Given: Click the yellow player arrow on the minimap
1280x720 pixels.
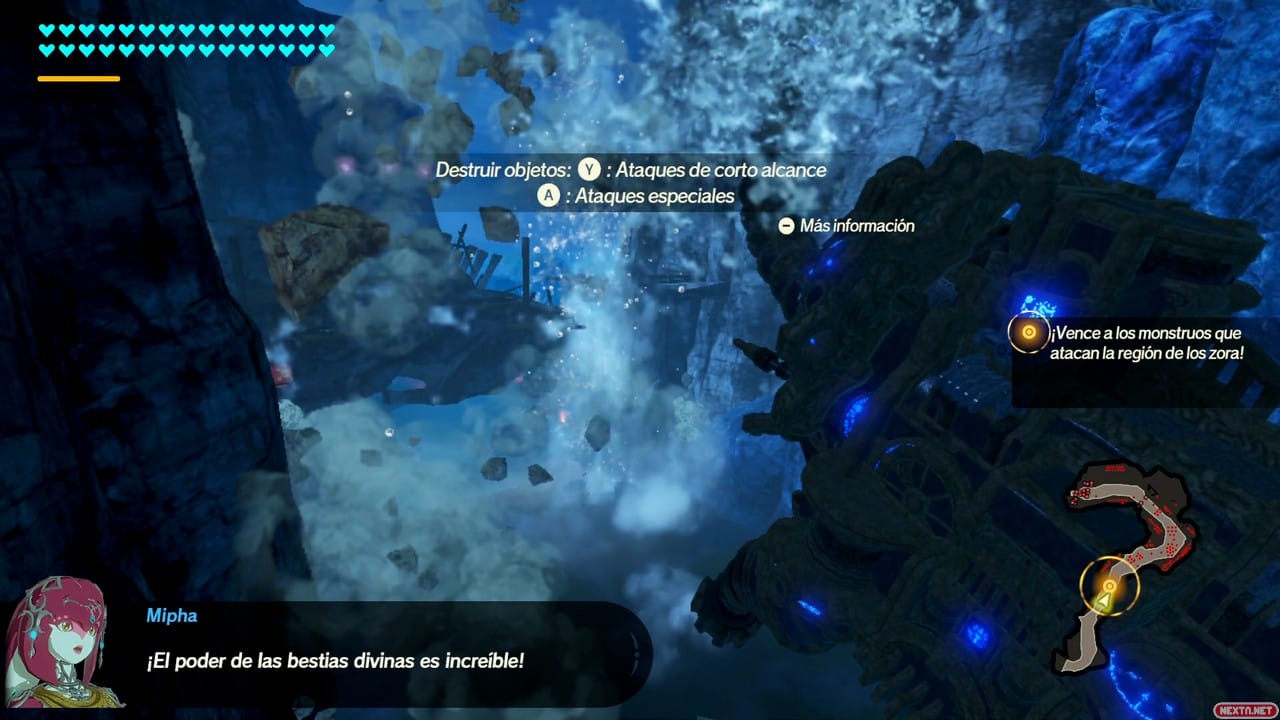Looking at the screenshot, I should click(1104, 600).
